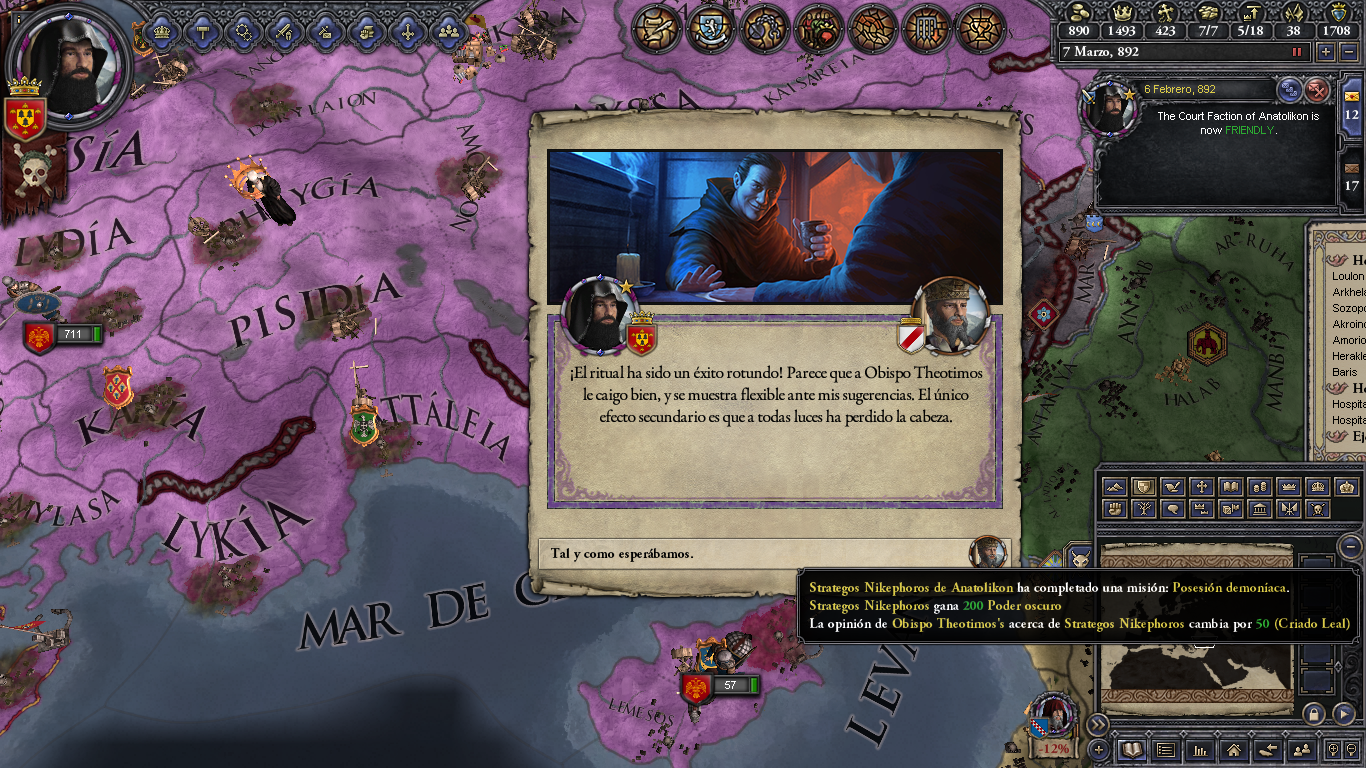Open the ledger with the book icon
This screenshot has width=1366, height=768.
coord(1132,750)
